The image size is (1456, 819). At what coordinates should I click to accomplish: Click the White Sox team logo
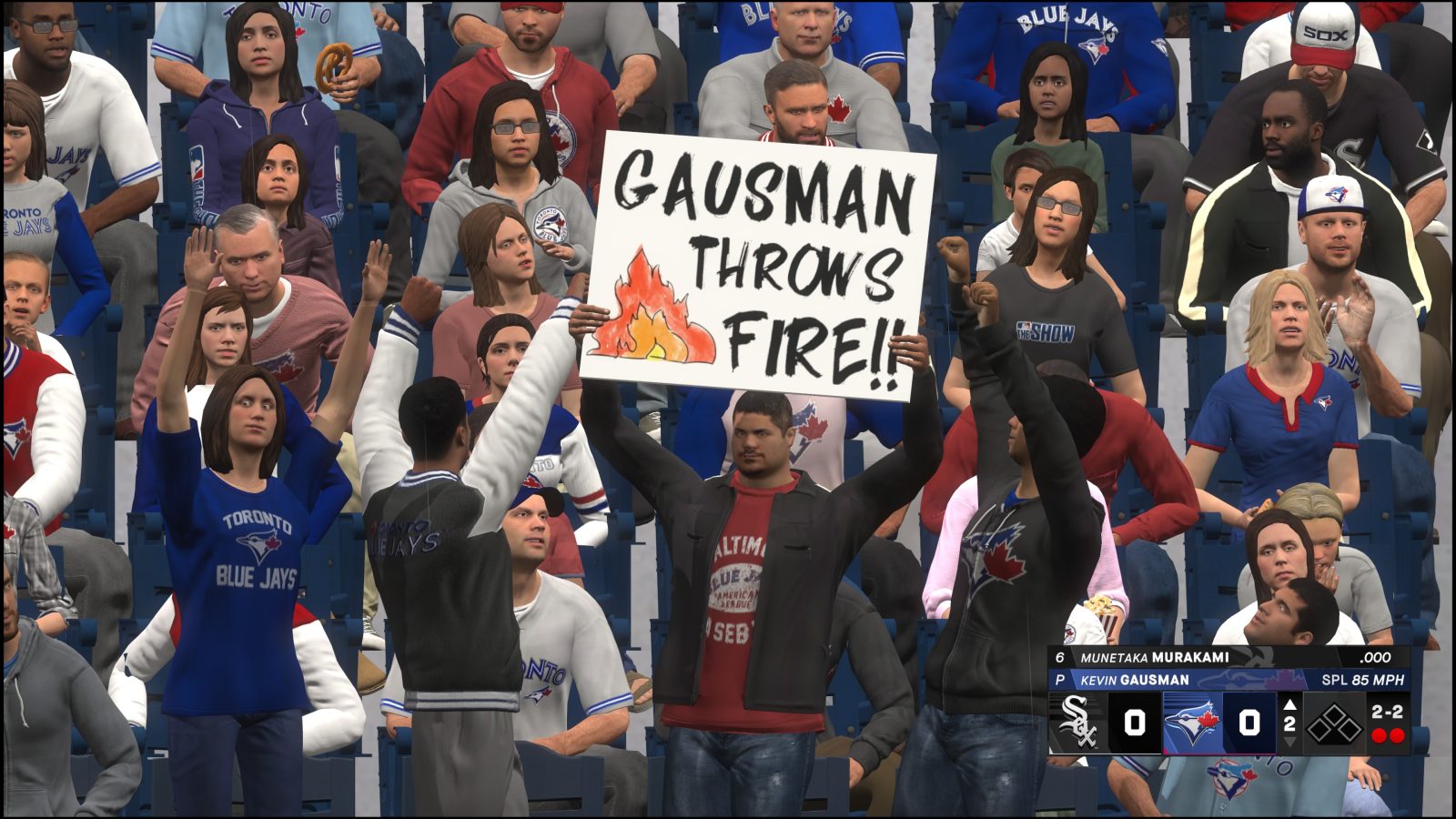1079,721
